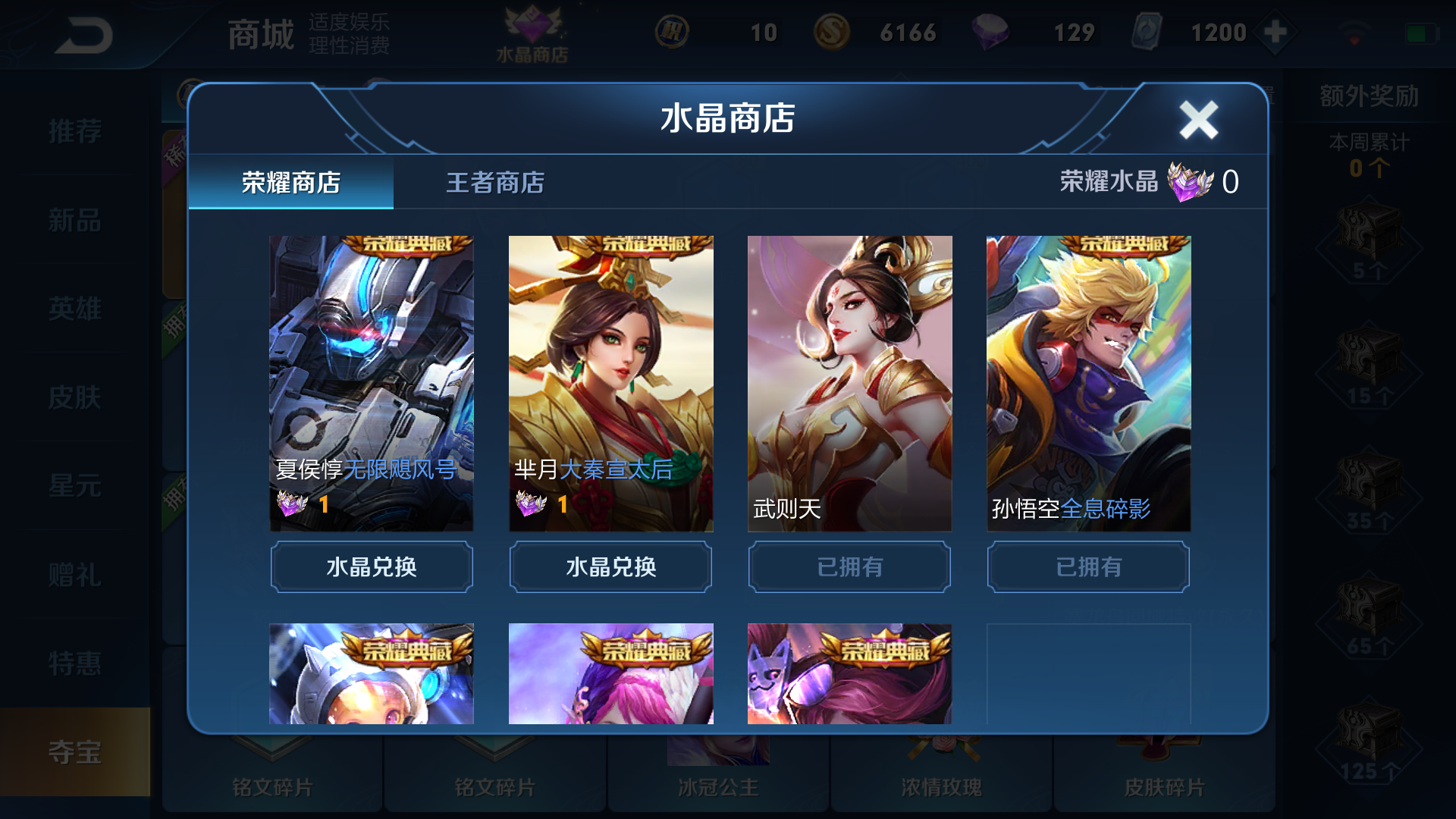The height and width of the screenshot is (819, 1456).
Task: Switch to the 王者商店 tab
Action: 497,182
